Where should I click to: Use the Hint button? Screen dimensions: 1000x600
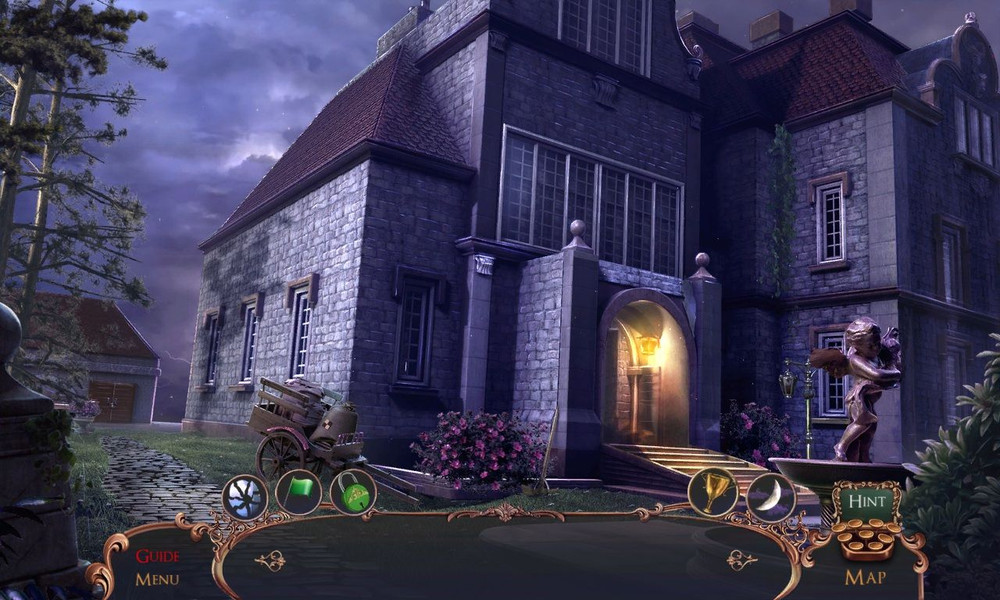(866, 501)
